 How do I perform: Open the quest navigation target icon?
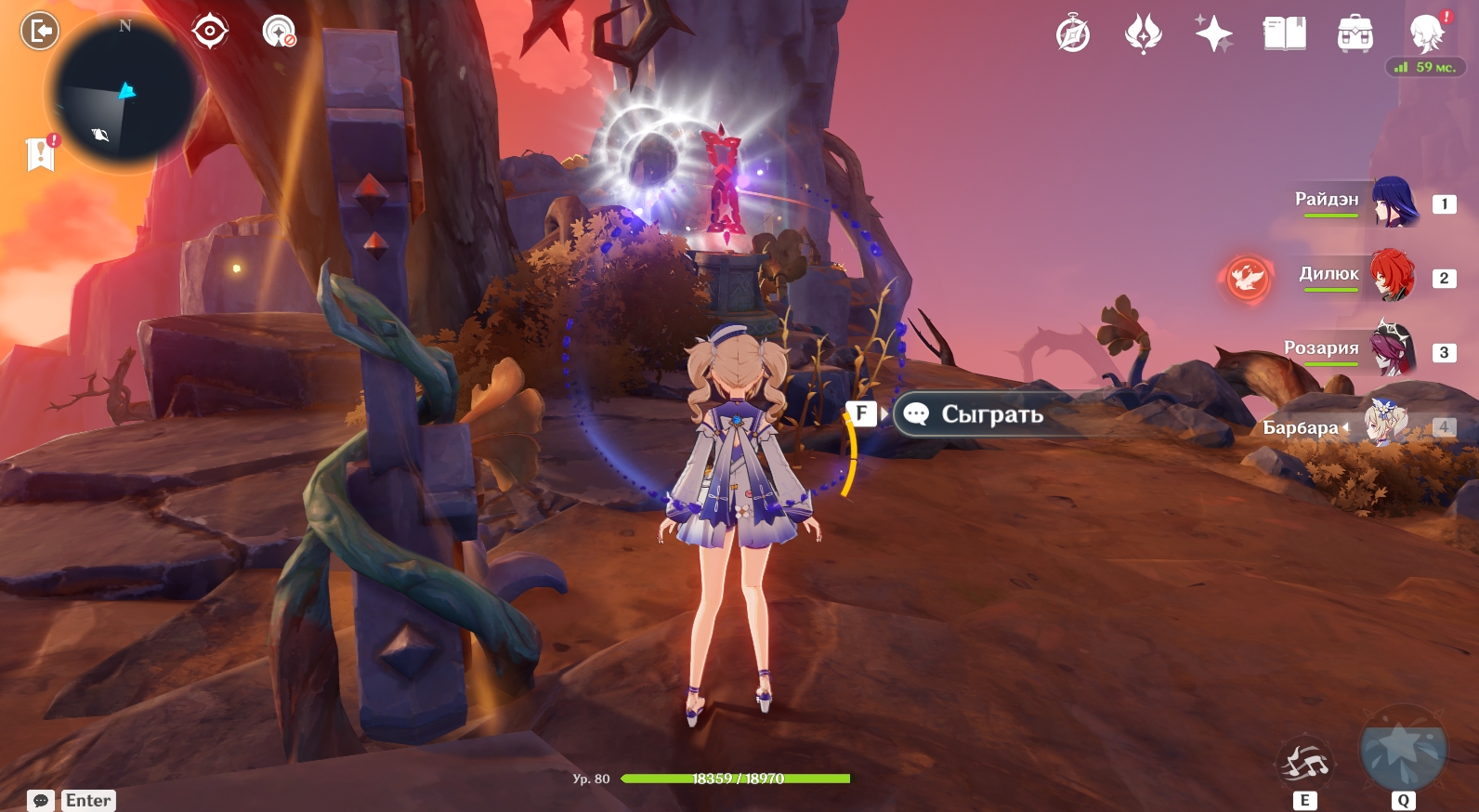[x=210, y=32]
